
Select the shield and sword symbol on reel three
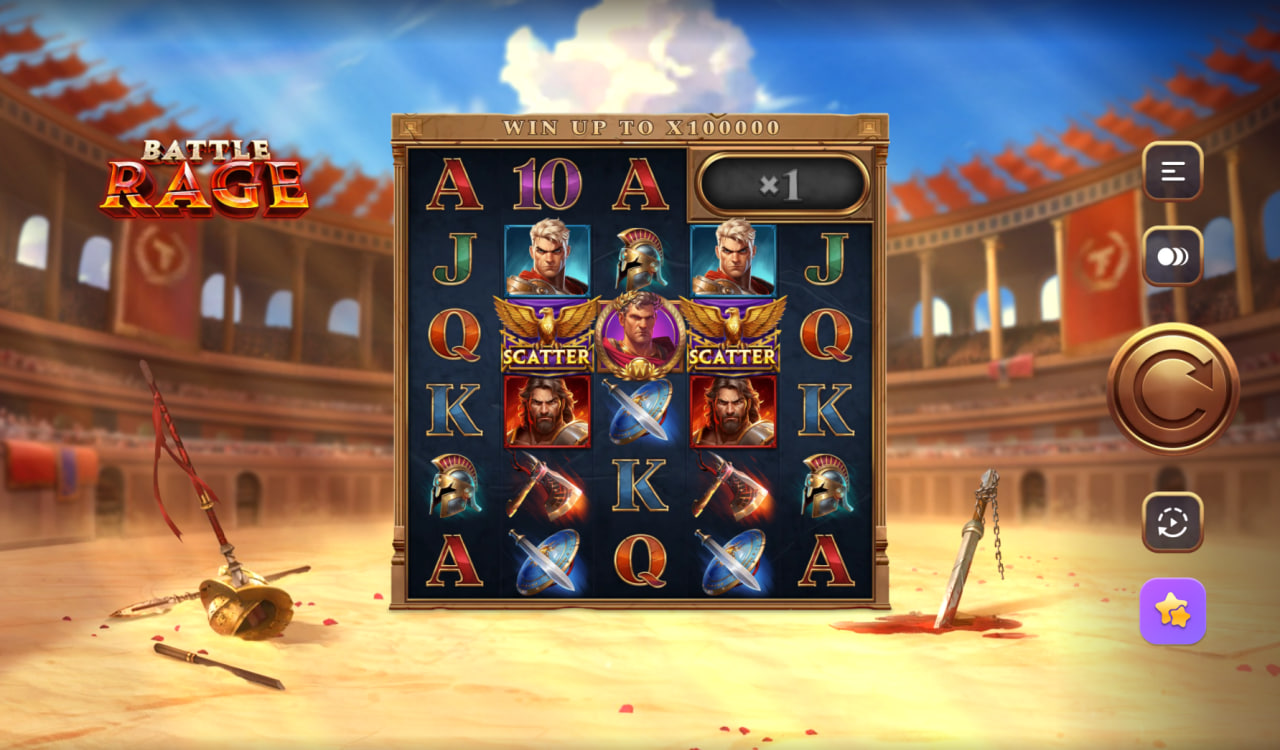coord(640,413)
